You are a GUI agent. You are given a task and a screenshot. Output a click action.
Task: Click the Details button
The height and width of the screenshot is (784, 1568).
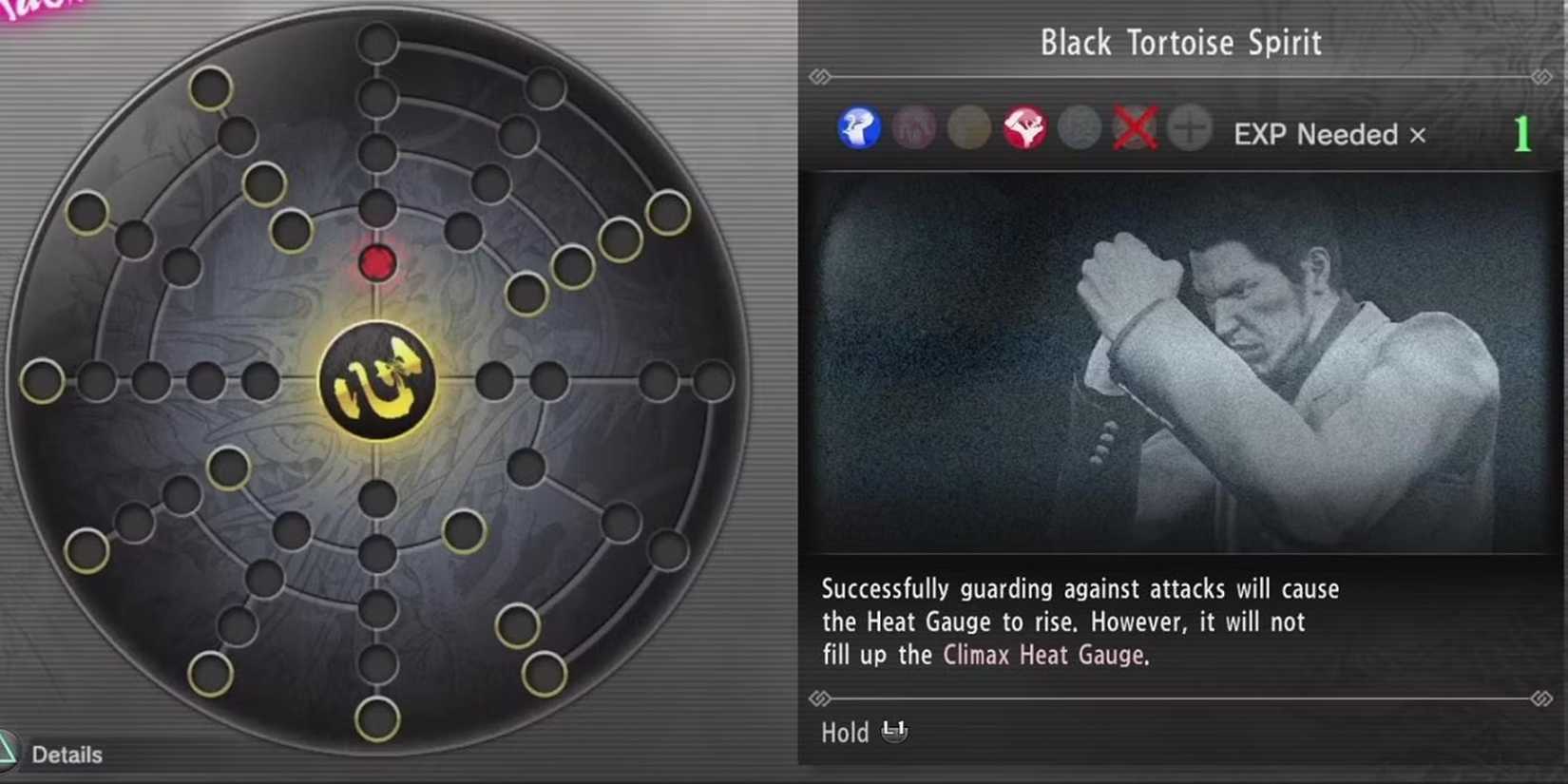coord(67,755)
